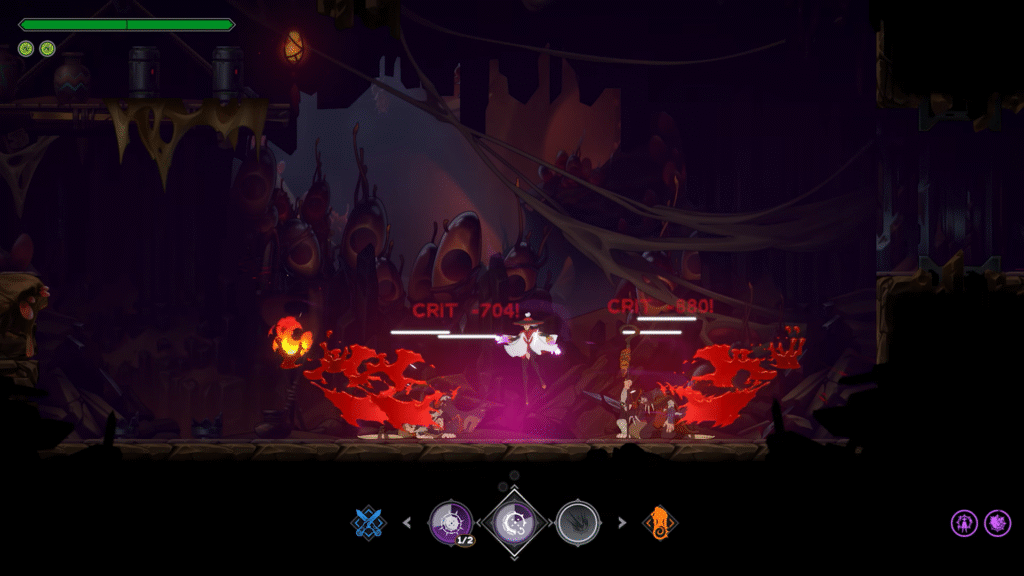Viewport: 1024px width, 576px height.
Task: Activate the purple spiked orb ability marked 1/2
Action: [451, 521]
